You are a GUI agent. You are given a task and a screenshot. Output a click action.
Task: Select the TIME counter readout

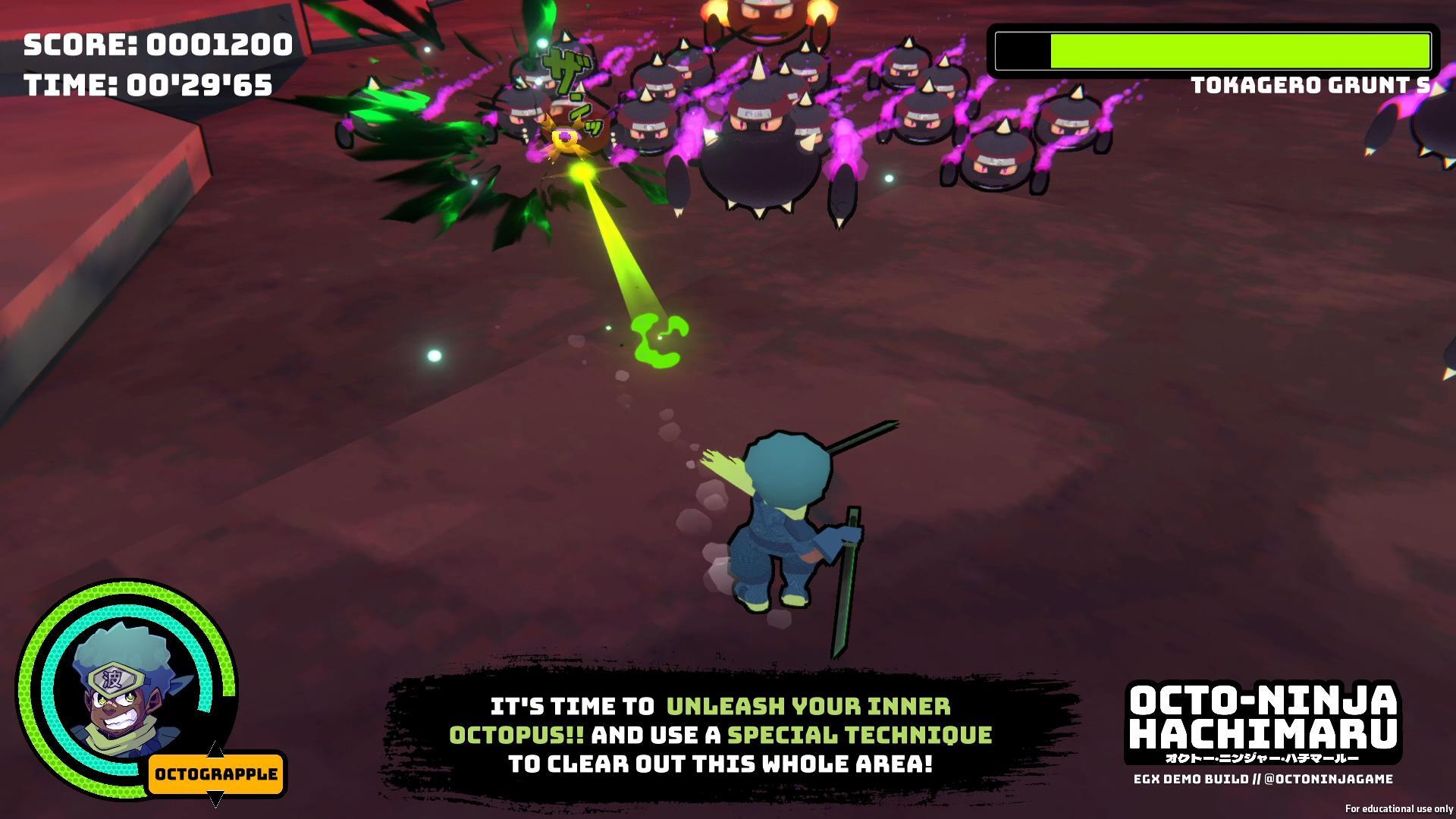point(149,85)
